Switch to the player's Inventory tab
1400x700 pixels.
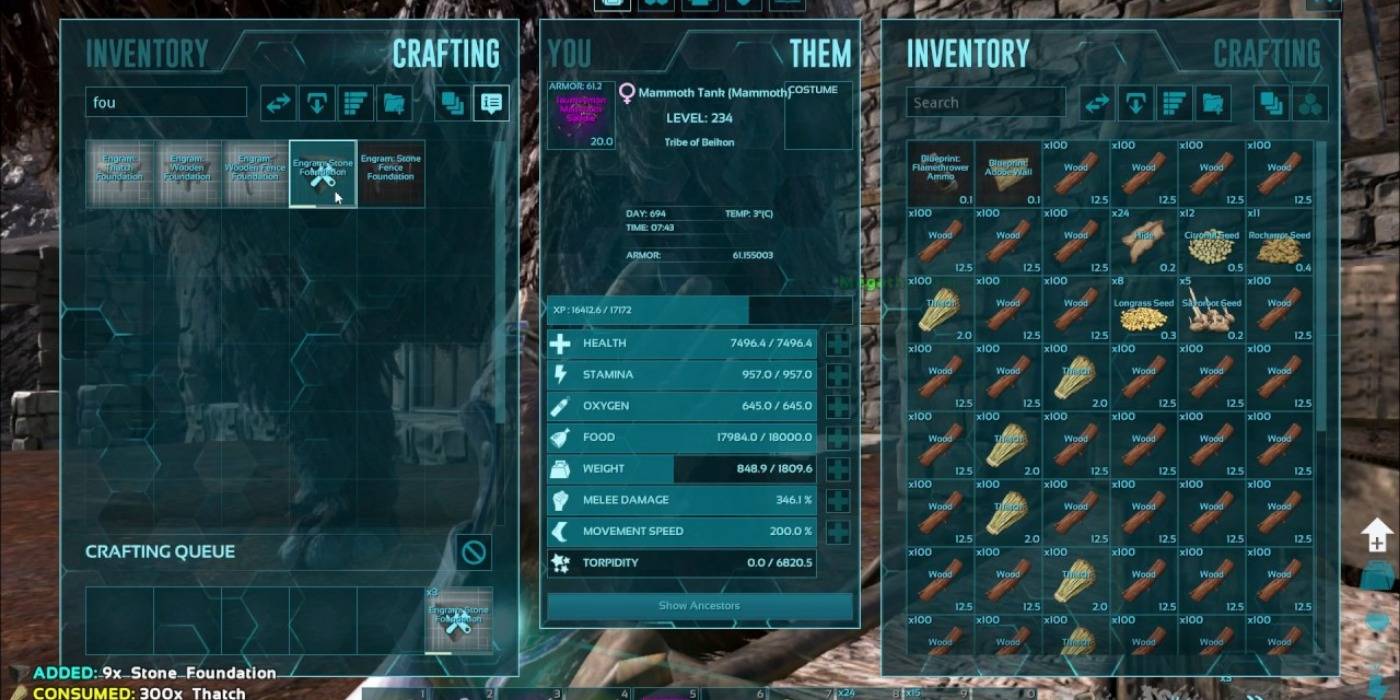(147, 53)
